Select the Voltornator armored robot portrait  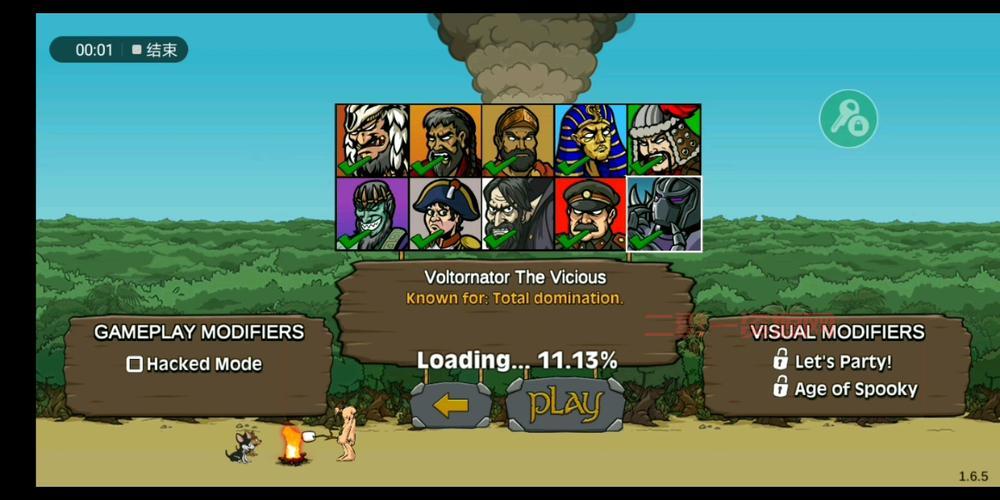point(664,213)
